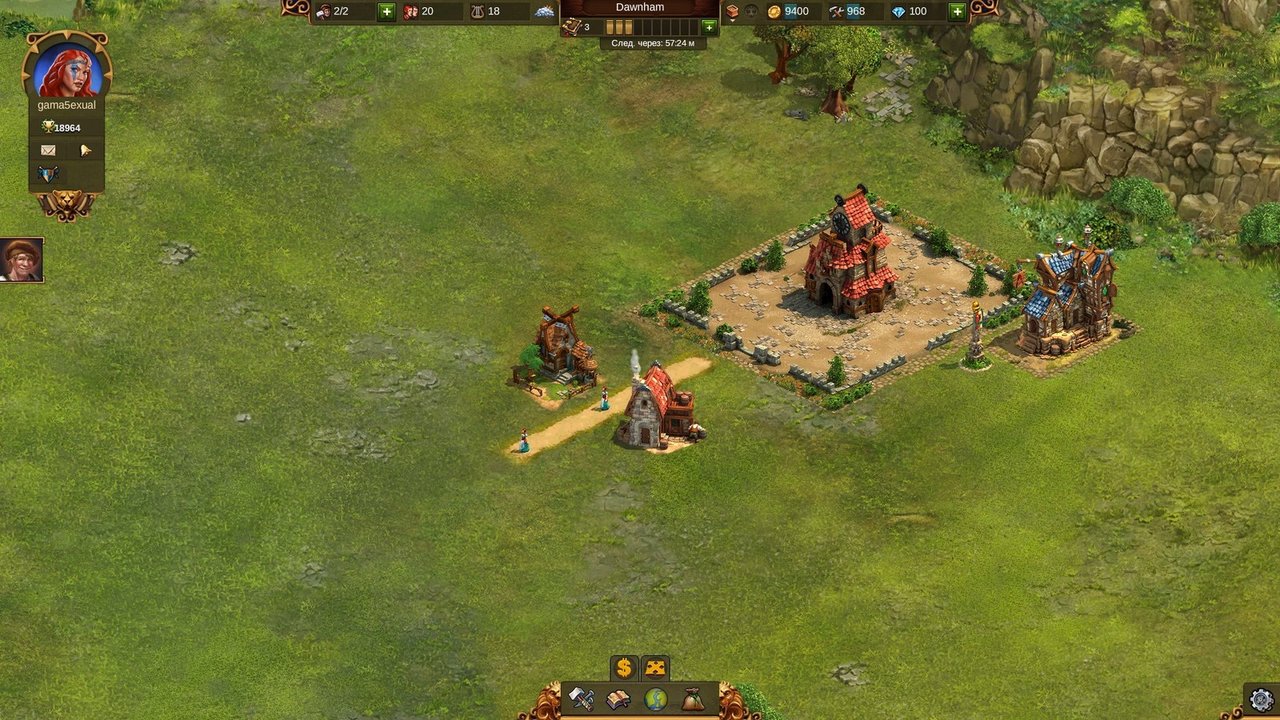Screen dimensions: 1280x720
Task: Open the build menu hammer icon
Action: pyautogui.click(x=582, y=699)
